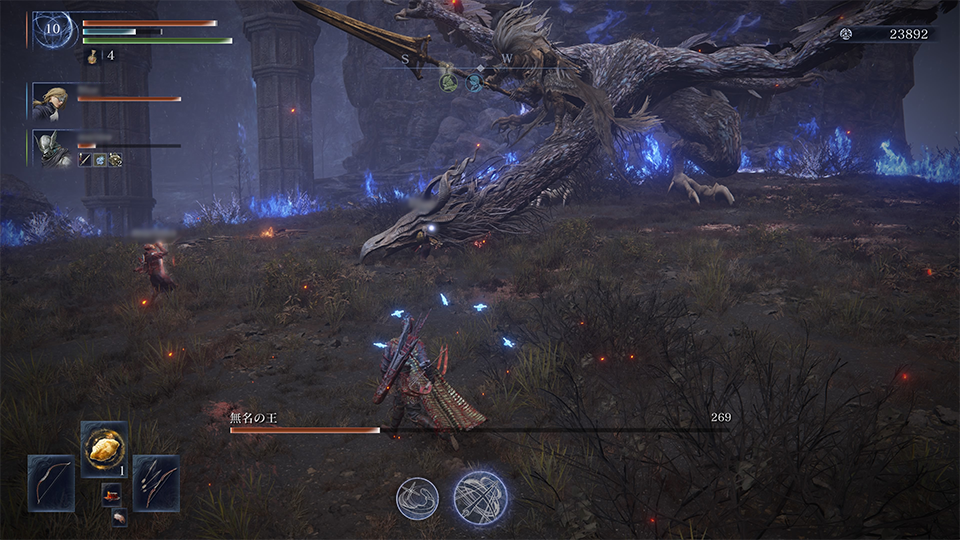Click the rune currency icon
Viewport: 960px width, 540px height.
click(x=846, y=34)
